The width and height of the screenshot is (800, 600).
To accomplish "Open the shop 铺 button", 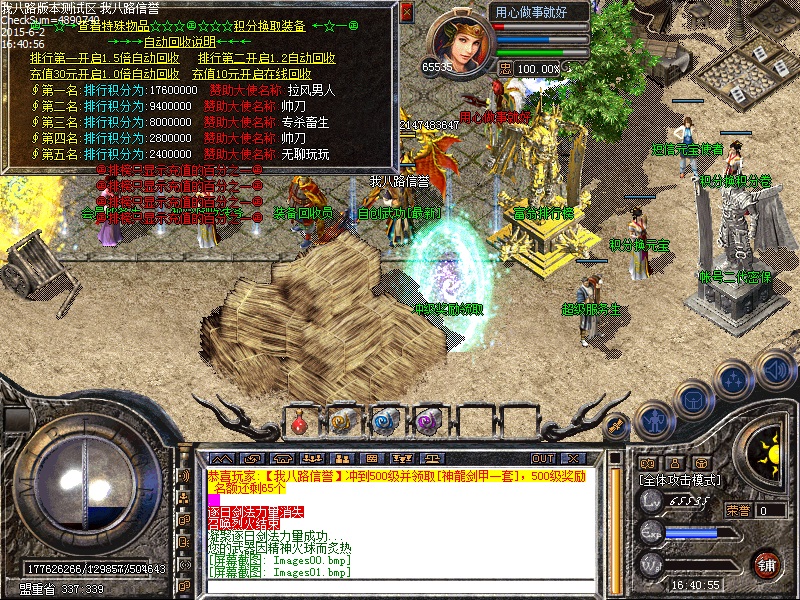I will click(767, 564).
